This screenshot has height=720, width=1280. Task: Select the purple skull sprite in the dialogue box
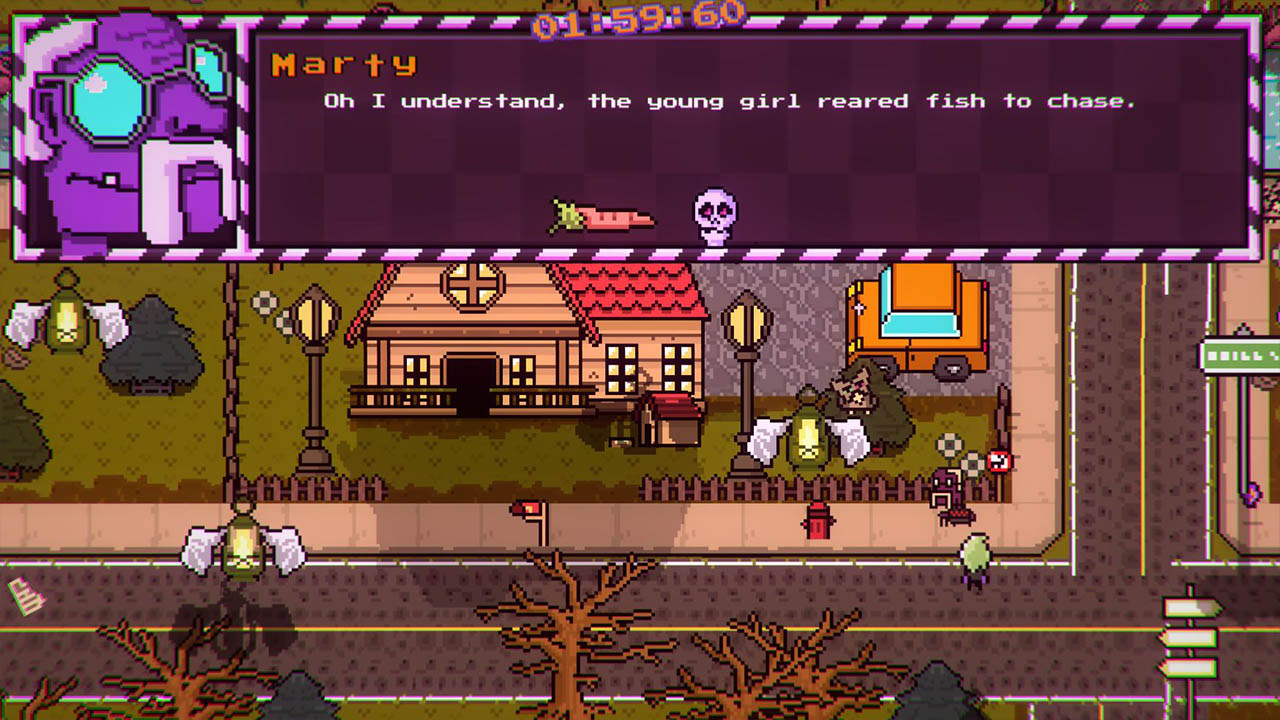(x=714, y=215)
